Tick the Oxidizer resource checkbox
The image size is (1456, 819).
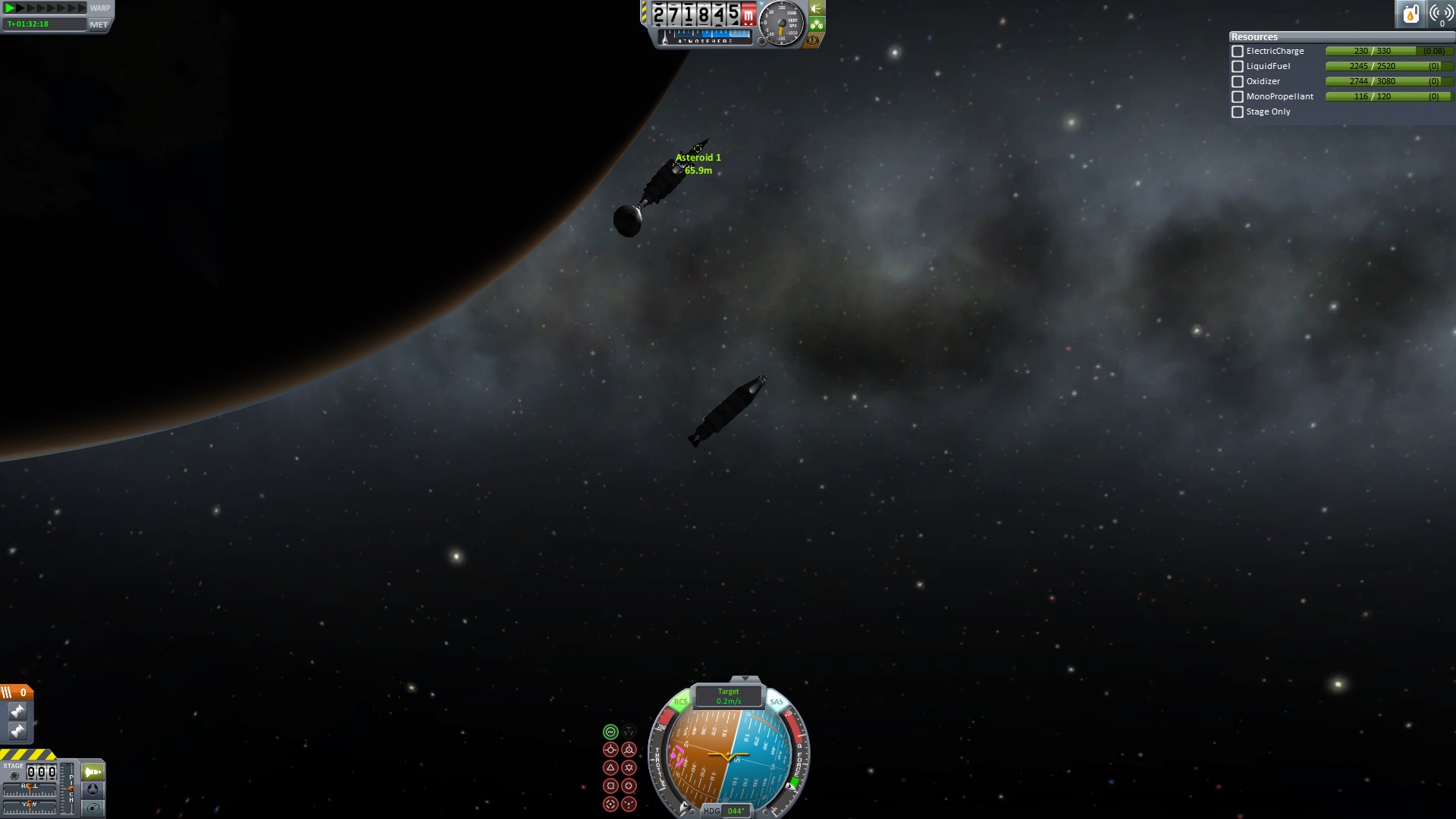(1238, 82)
